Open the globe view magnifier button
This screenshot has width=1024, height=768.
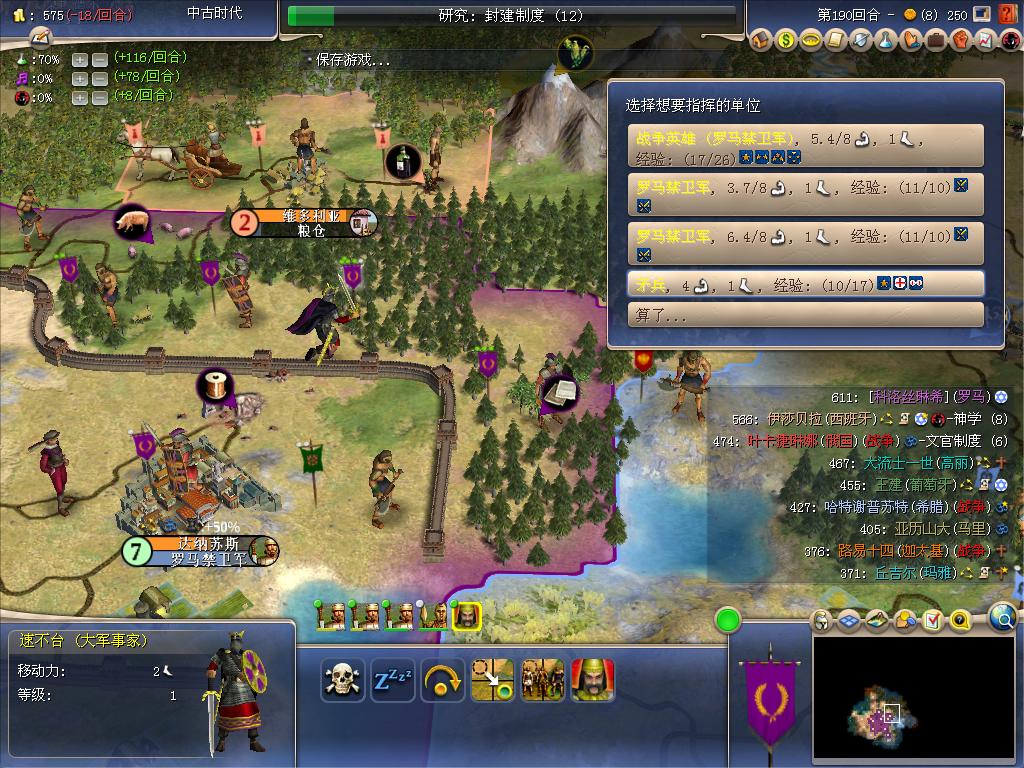pos(1002,618)
